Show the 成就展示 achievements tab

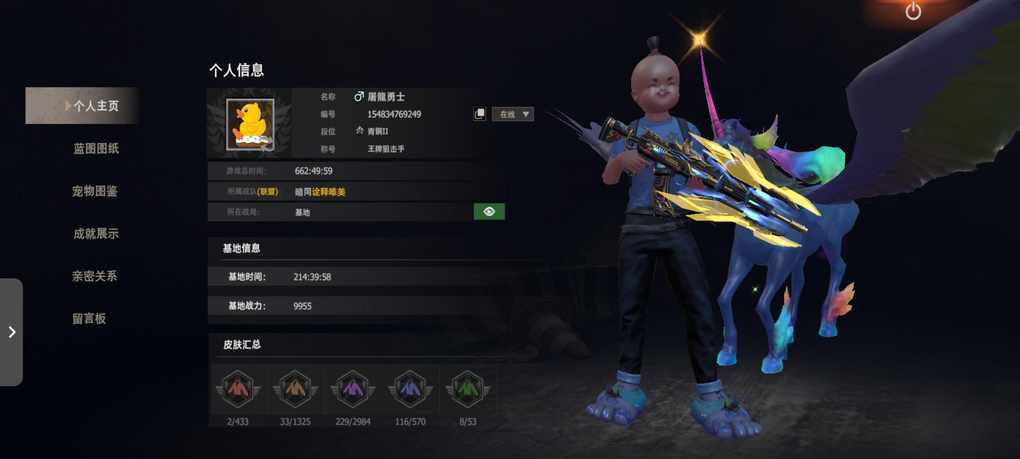[x=95, y=234]
